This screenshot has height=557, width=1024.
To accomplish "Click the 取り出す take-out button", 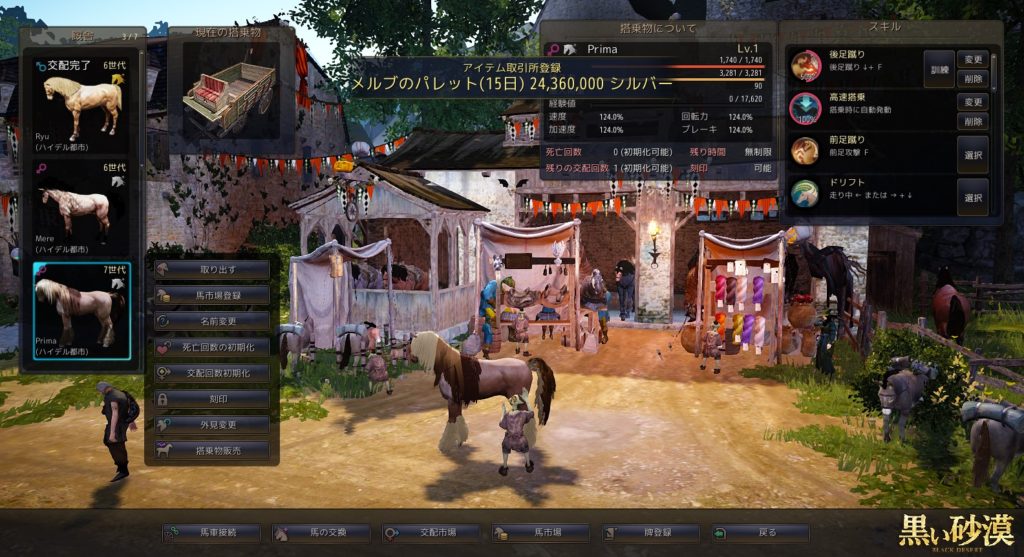I will (212, 270).
